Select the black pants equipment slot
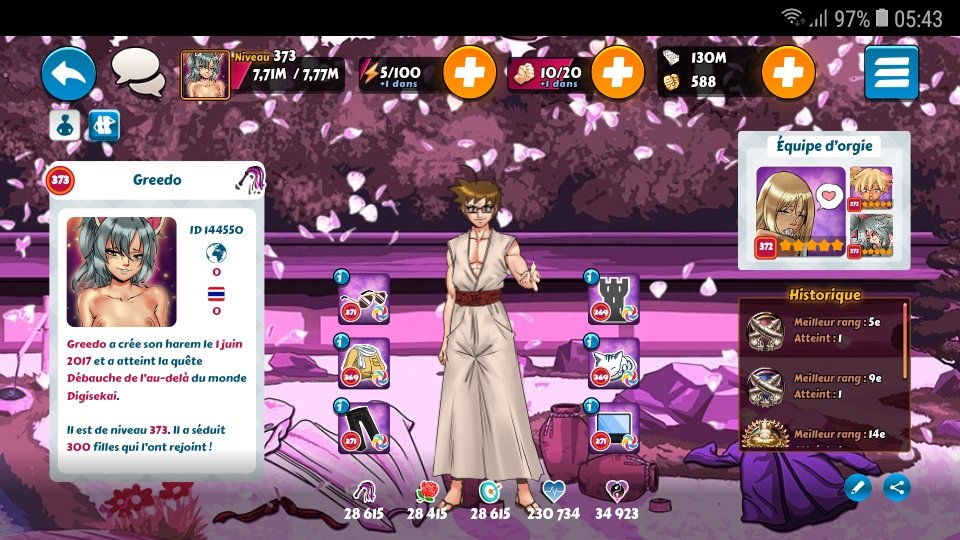 click(364, 427)
